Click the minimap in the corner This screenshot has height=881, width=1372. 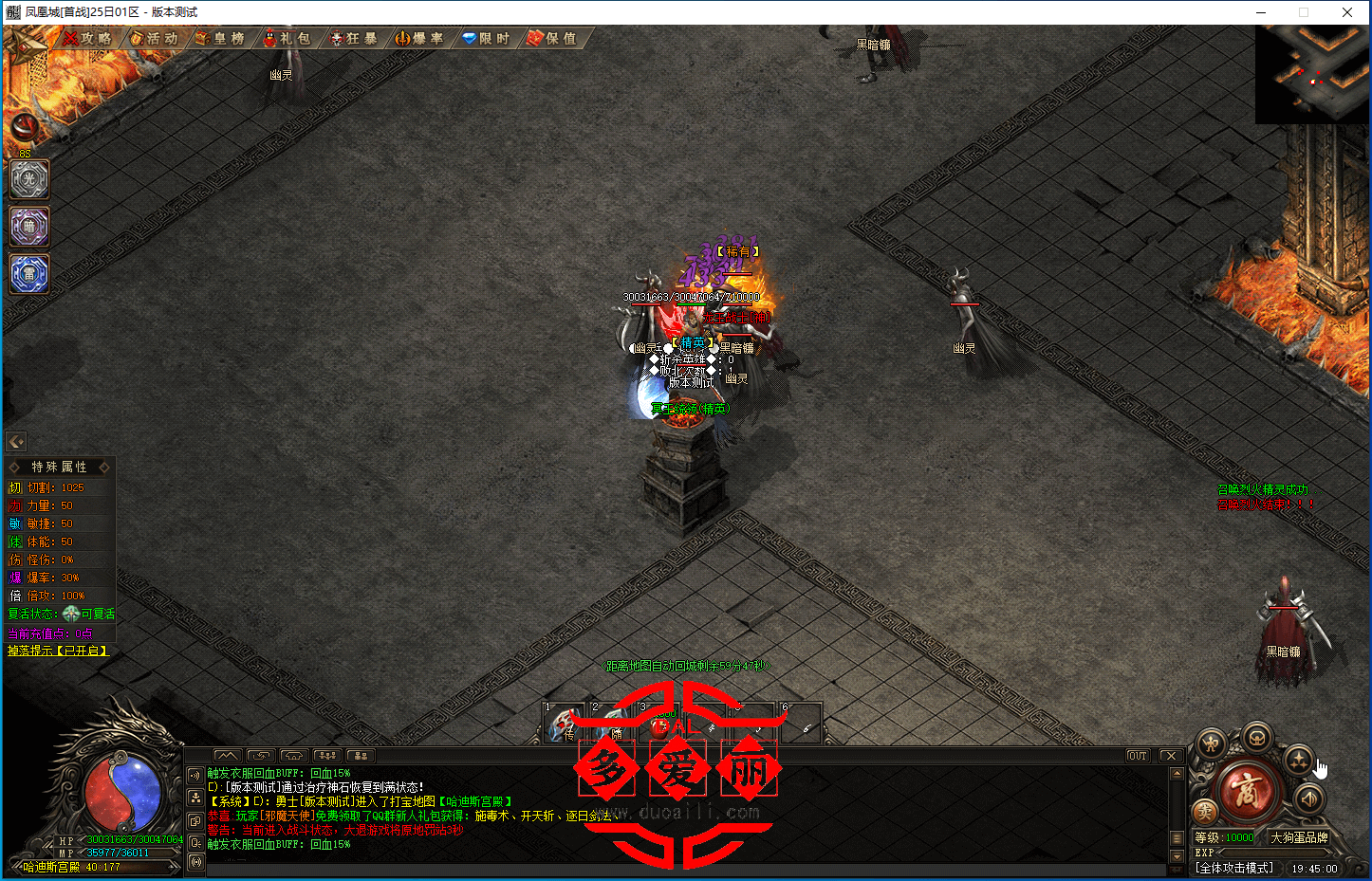(x=1312, y=74)
